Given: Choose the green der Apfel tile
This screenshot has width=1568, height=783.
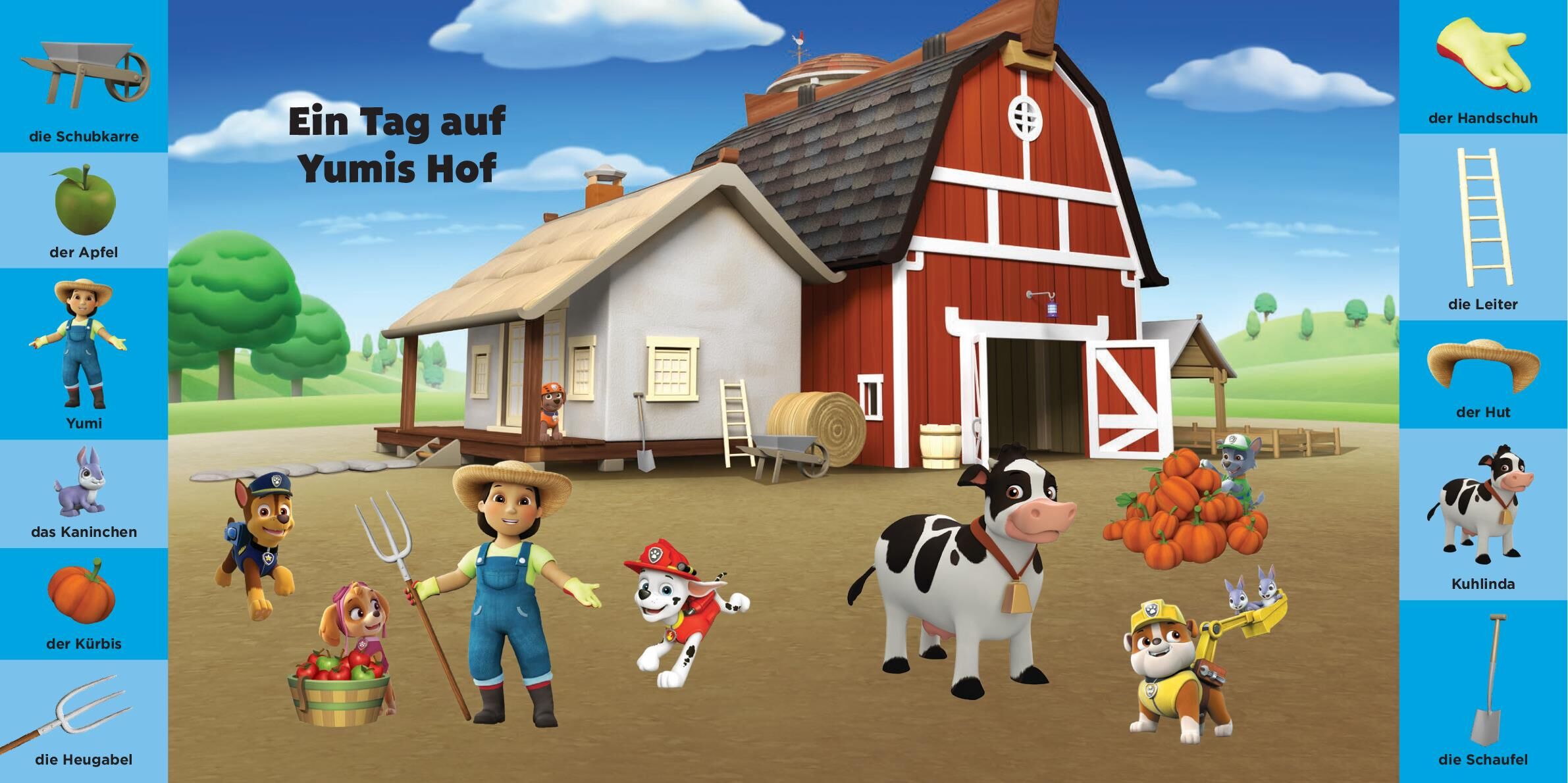Looking at the screenshot, I should coord(84,209).
